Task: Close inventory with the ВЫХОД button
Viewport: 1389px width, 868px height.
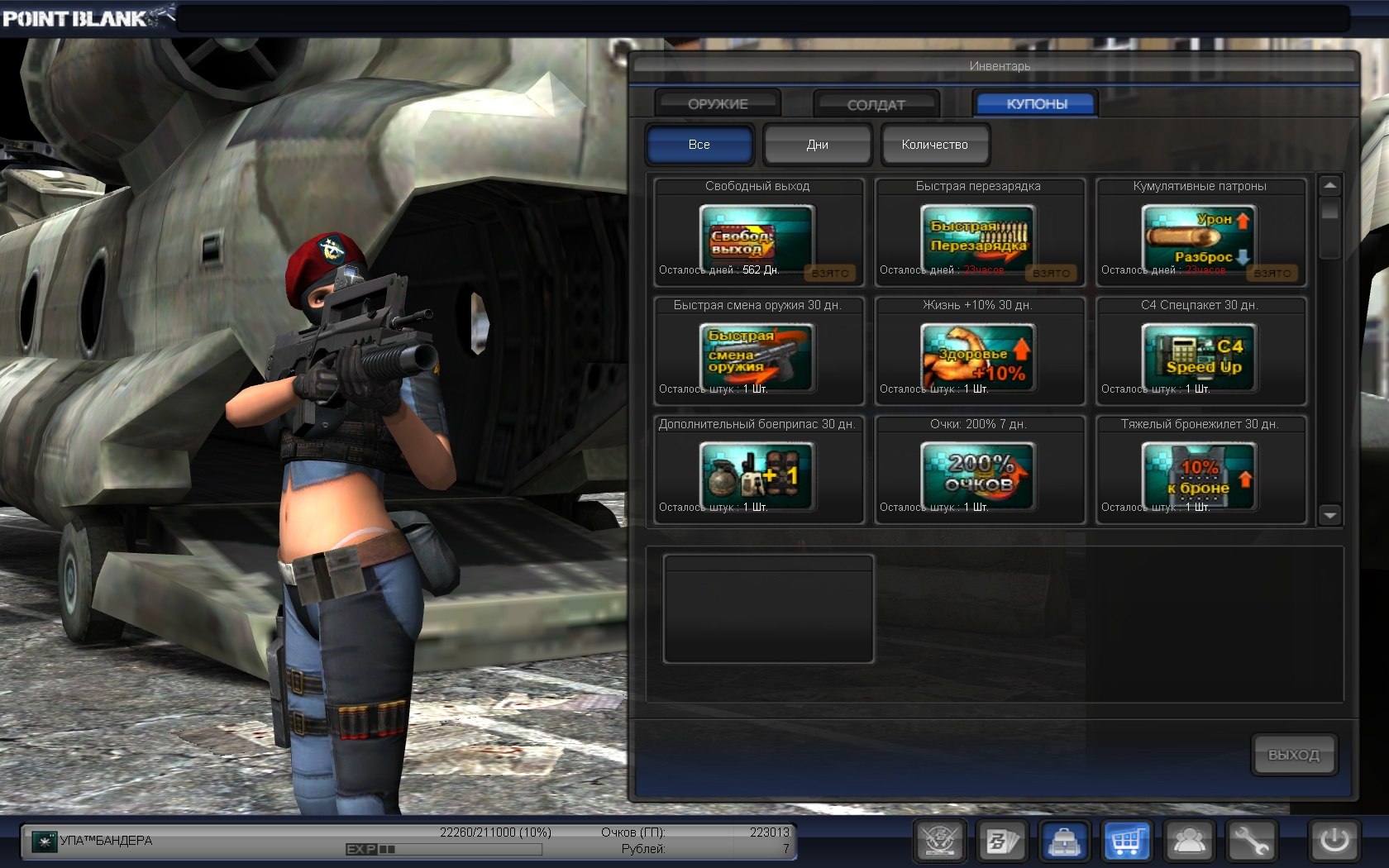Action: pyautogui.click(x=1293, y=755)
